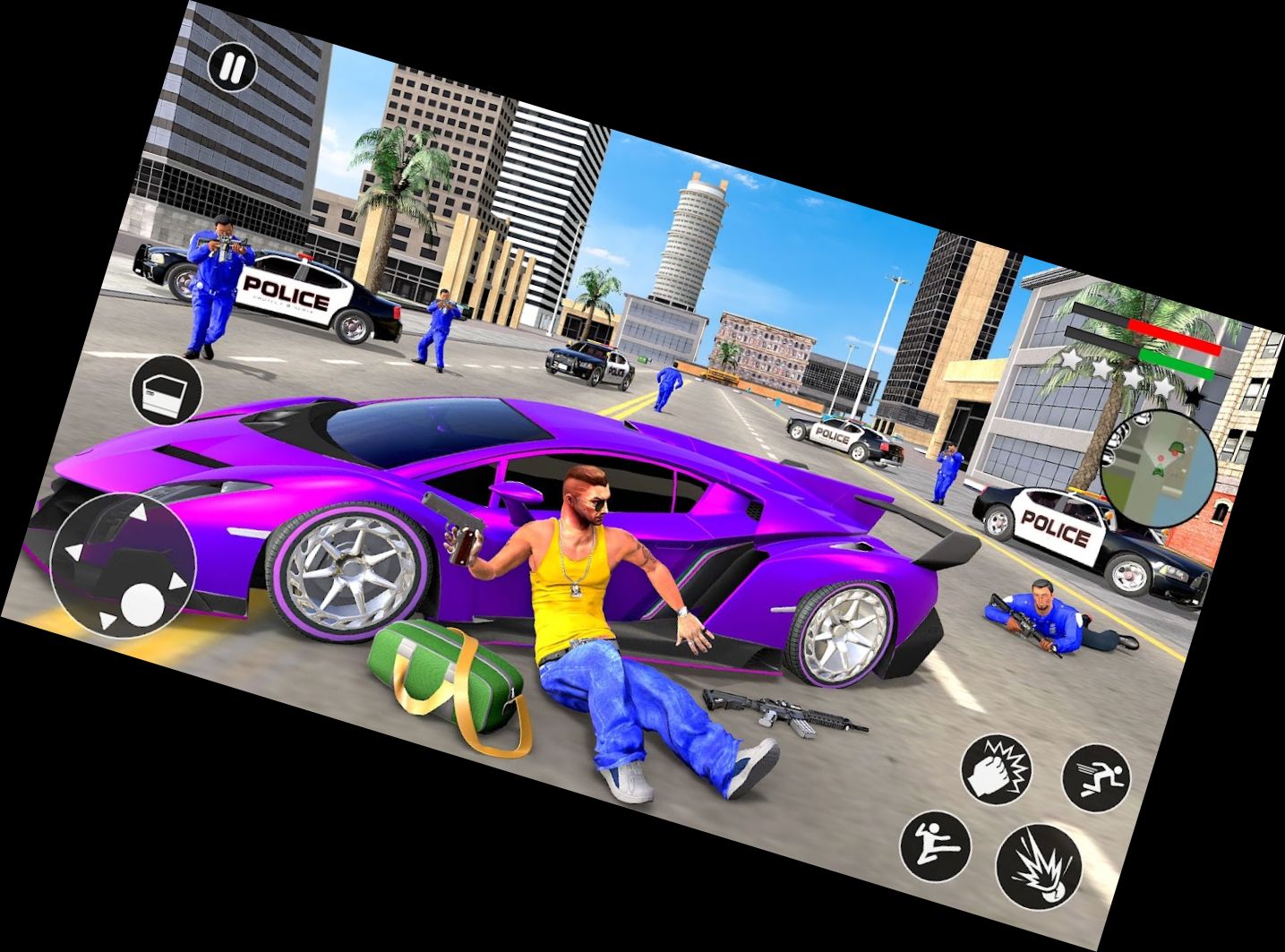
Task: Tap the green house icon on minimap
Action: tap(1176, 449)
